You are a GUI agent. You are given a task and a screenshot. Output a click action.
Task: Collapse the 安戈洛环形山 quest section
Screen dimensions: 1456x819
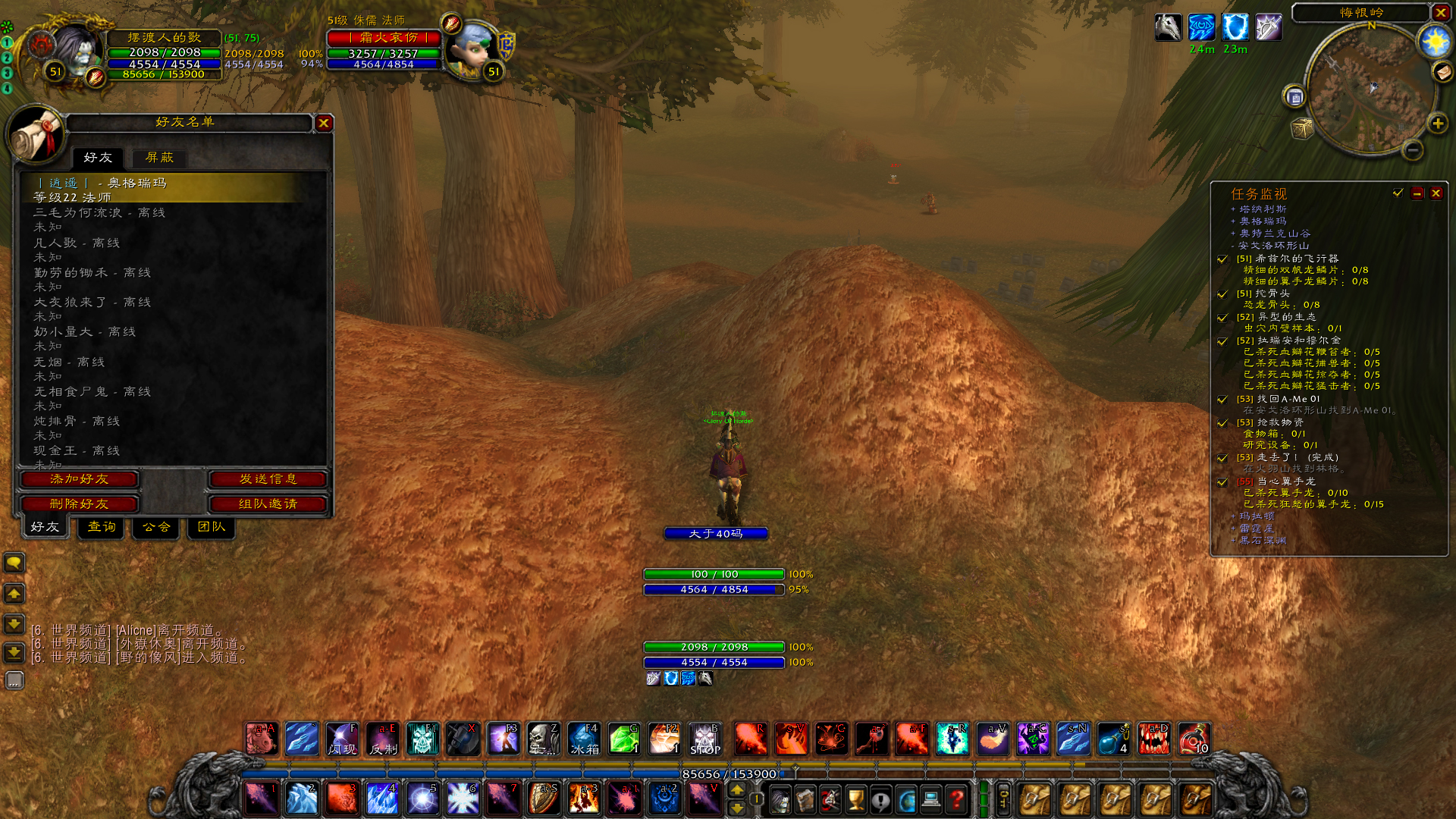pos(1235,245)
